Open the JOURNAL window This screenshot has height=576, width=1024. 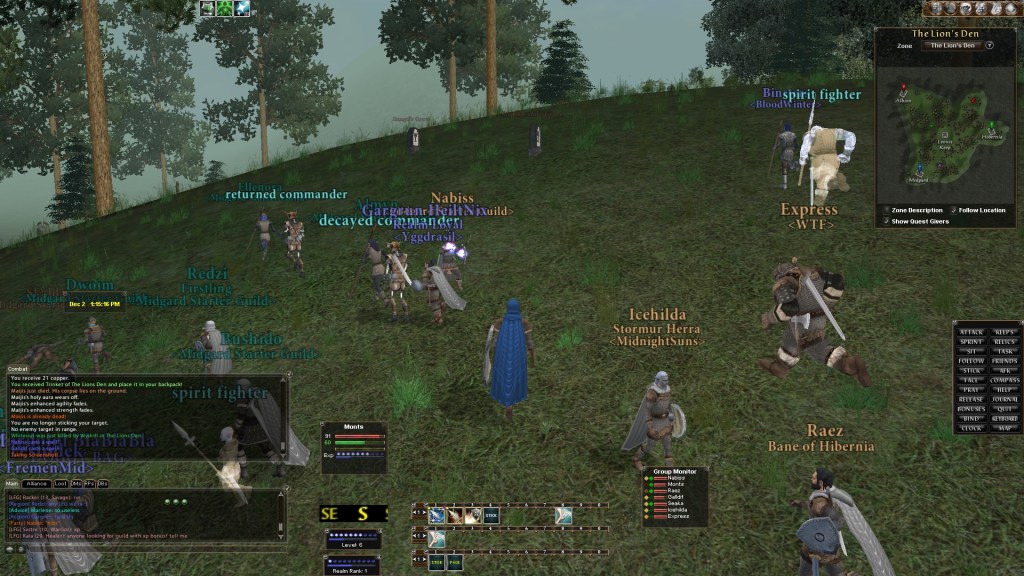pos(1005,399)
